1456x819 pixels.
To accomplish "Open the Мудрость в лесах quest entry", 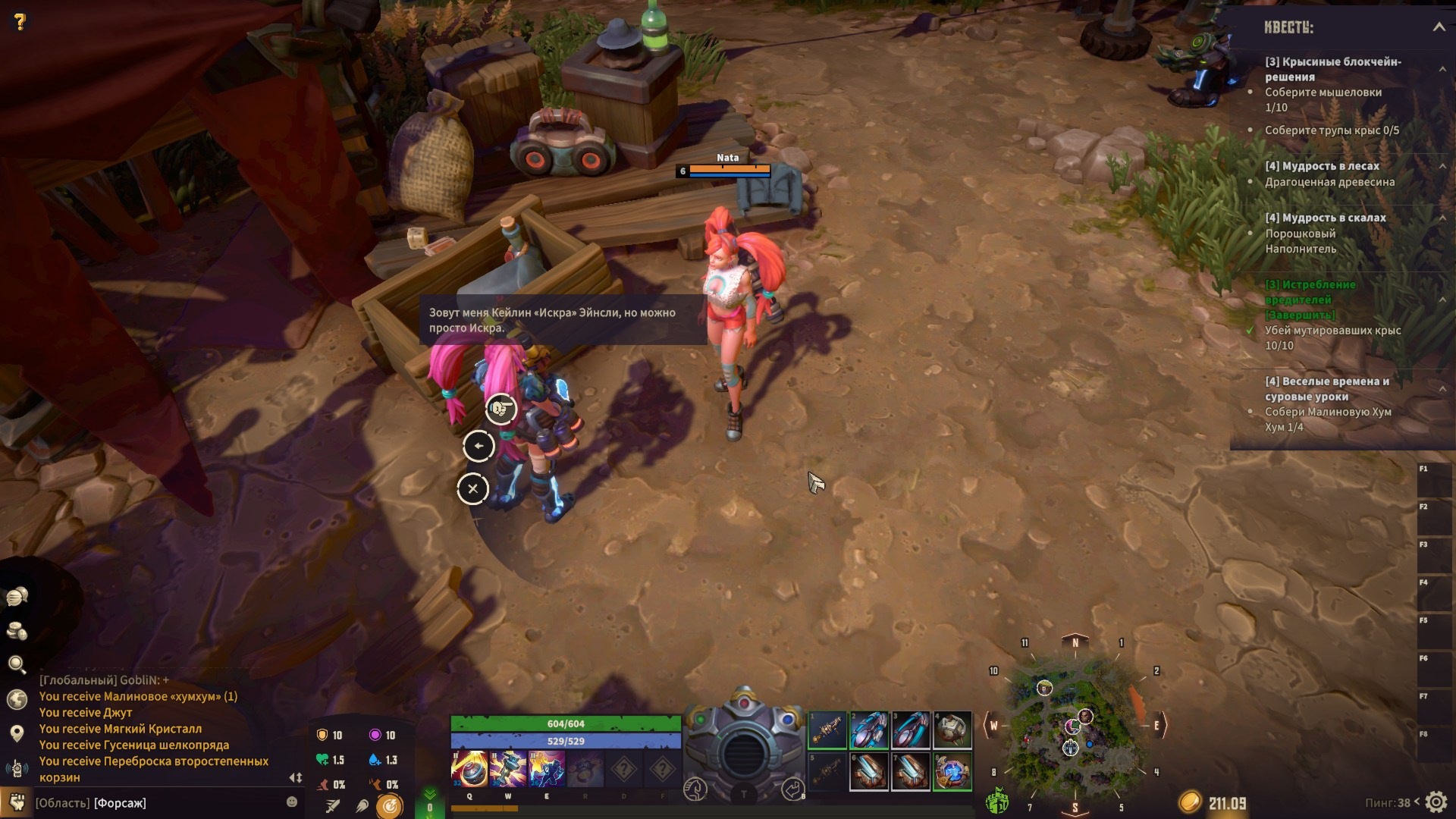I will [x=1322, y=166].
